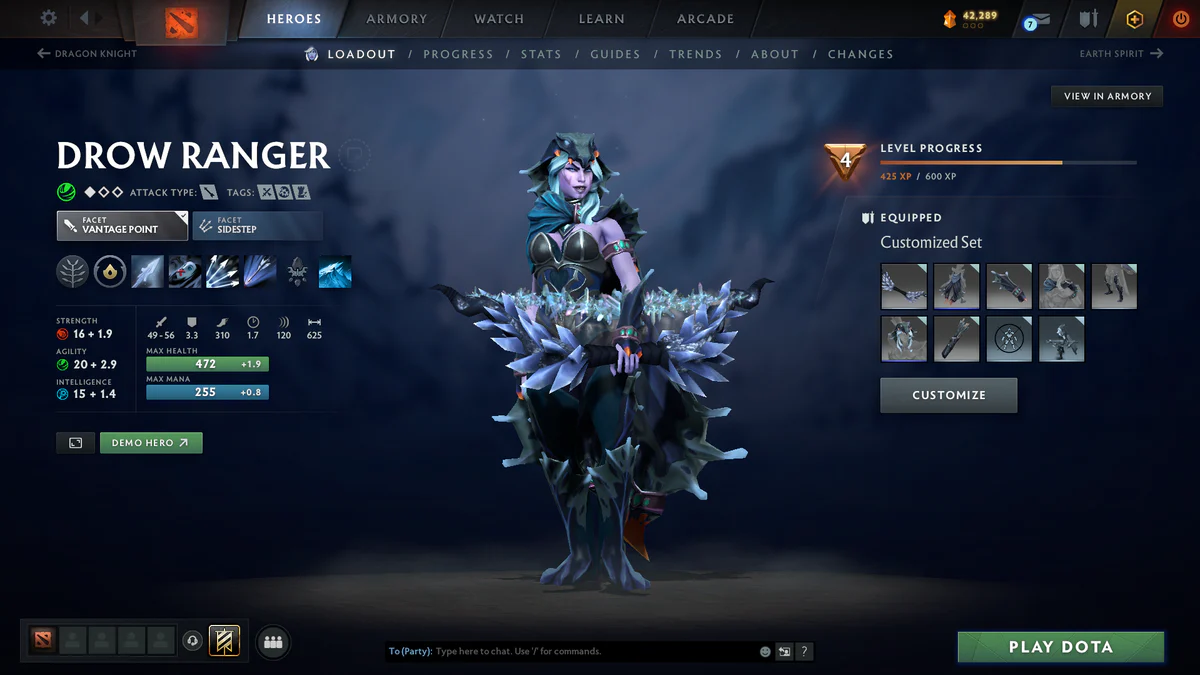
Task: Click View in Armory button
Action: pyautogui.click(x=1107, y=96)
